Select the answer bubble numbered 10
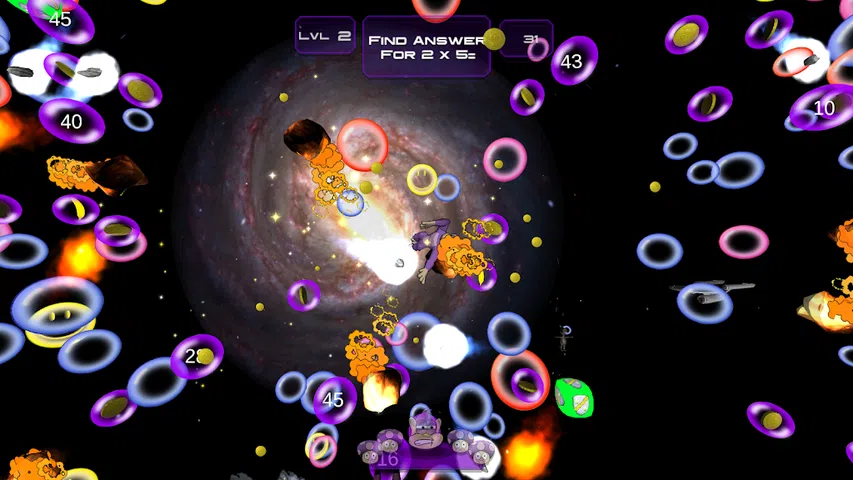 823,108
